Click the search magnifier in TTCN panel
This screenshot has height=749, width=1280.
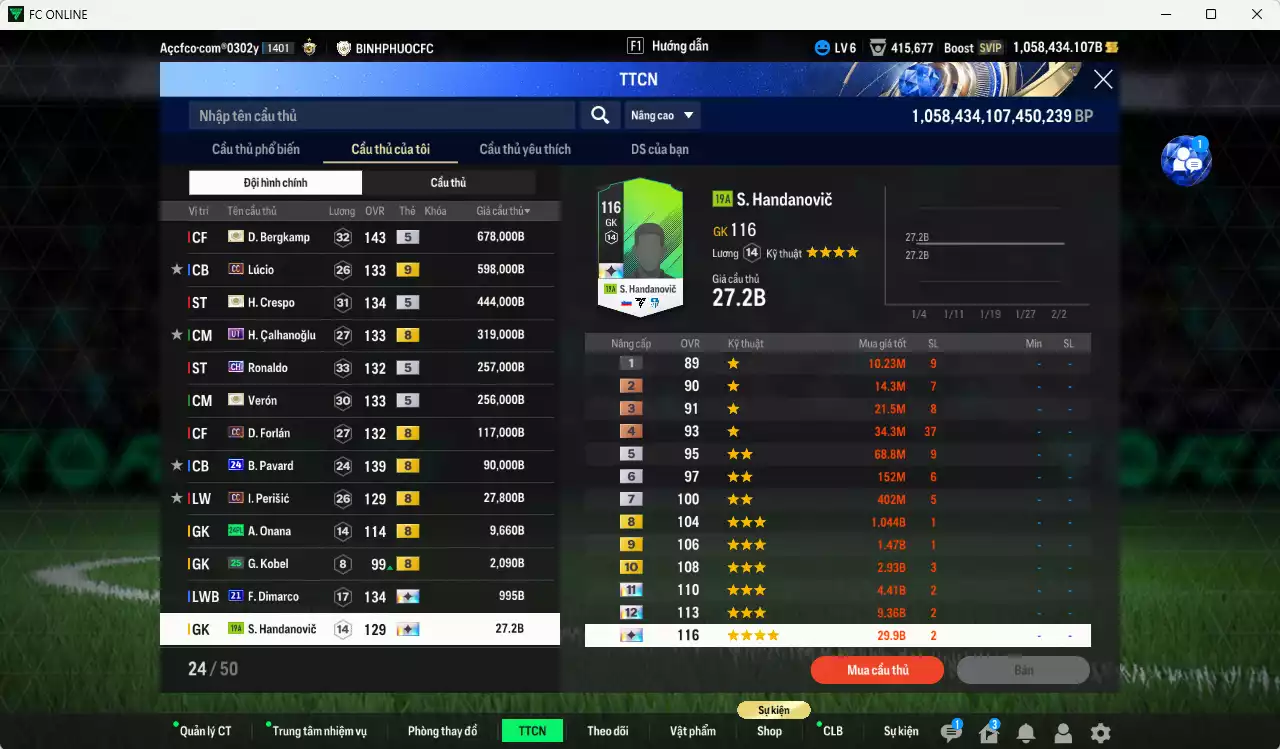[599, 115]
